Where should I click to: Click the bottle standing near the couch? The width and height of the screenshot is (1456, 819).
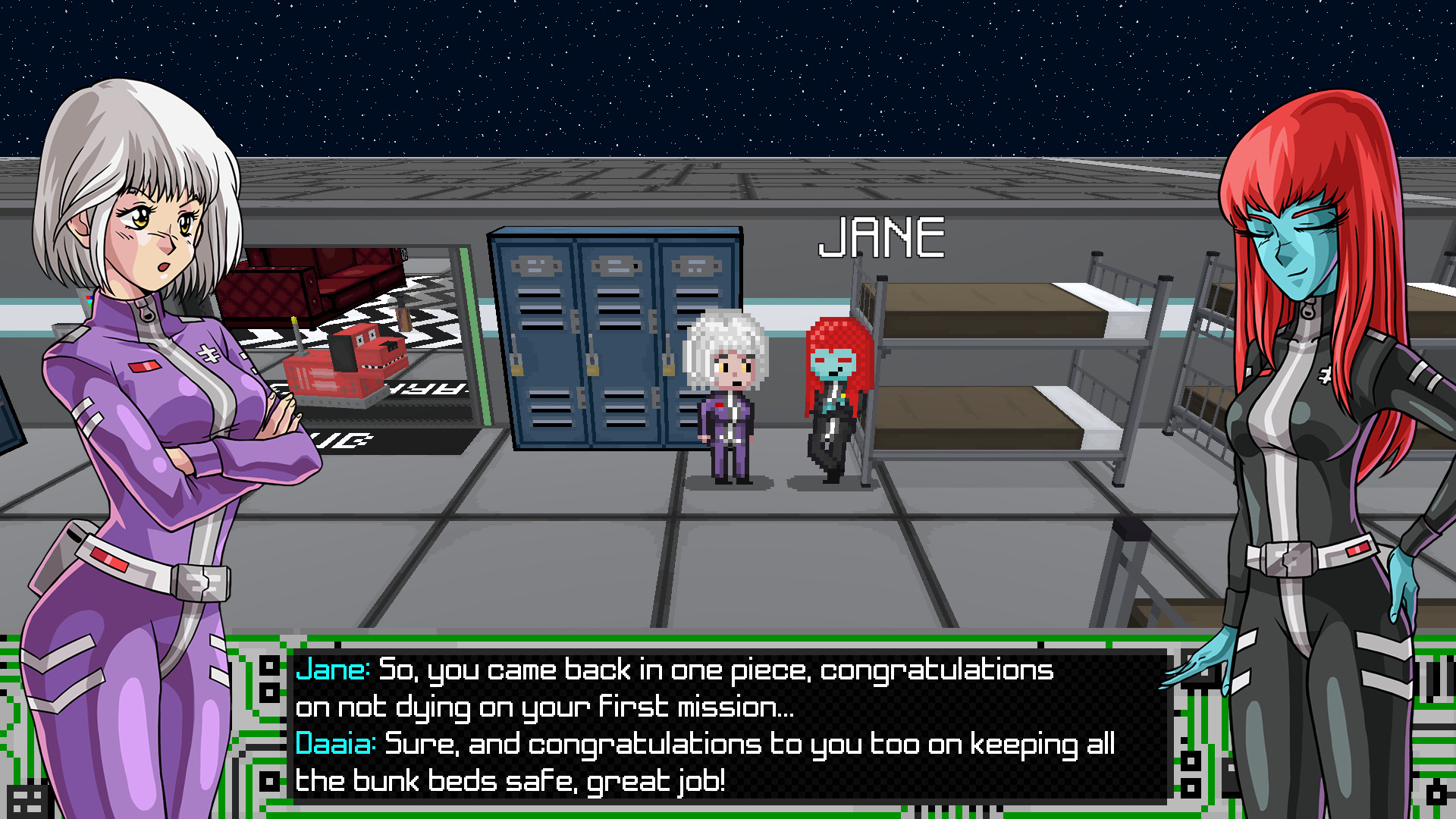pos(403,313)
